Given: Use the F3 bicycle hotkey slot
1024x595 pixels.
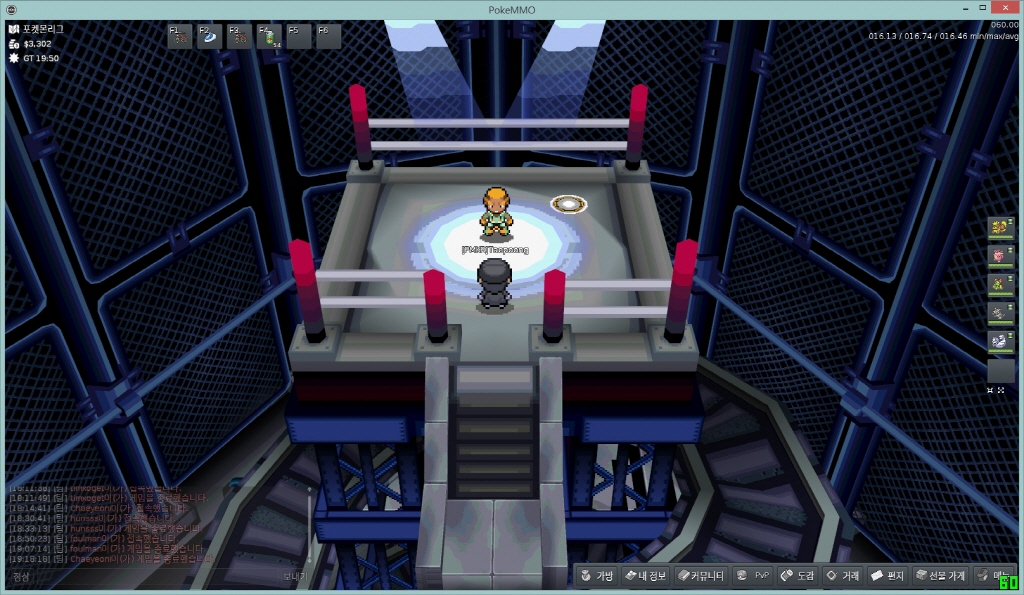Looking at the screenshot, I should pos(240,37).
